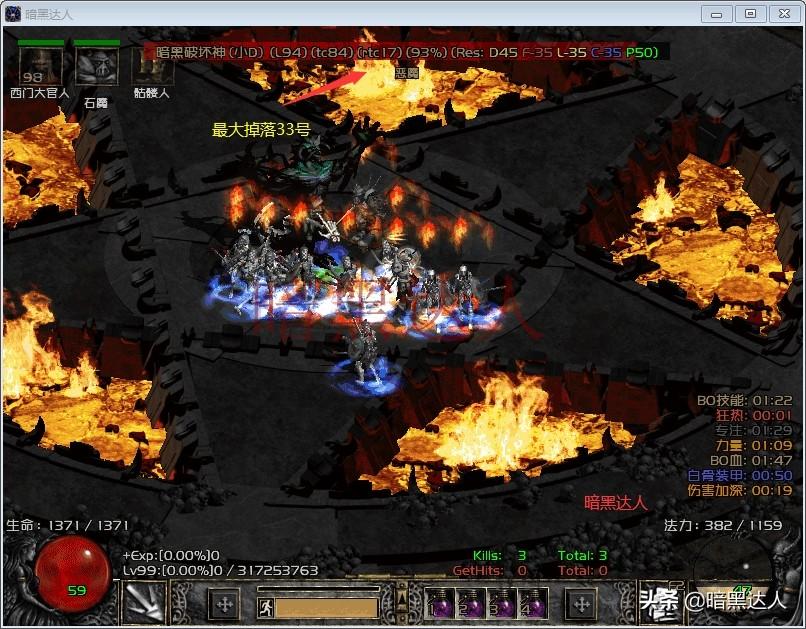The image size is (806, 629).
Task: Select the 骷髅人 skeleton summon portrait
Action: point(152,67)
